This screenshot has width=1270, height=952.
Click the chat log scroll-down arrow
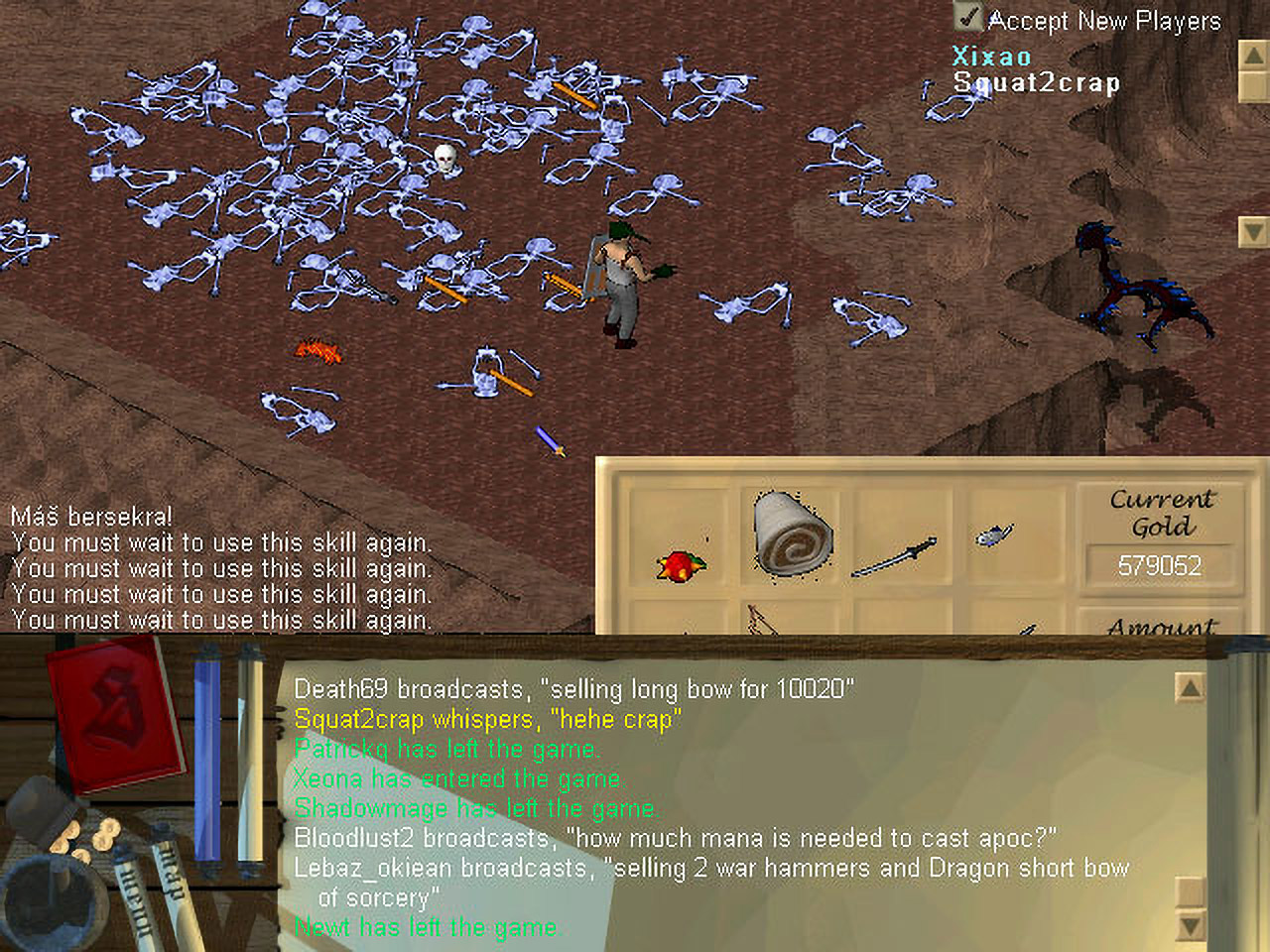[x=1189, y=927]
